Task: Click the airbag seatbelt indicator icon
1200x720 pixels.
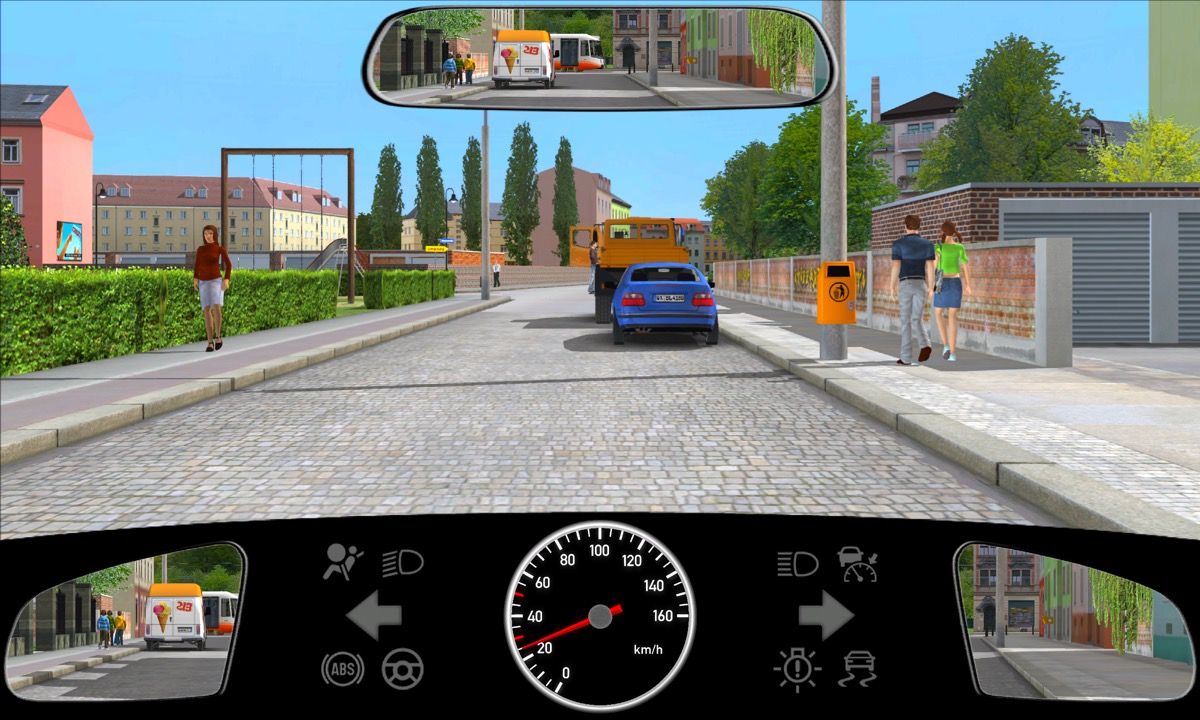Action: pos(342,563)
